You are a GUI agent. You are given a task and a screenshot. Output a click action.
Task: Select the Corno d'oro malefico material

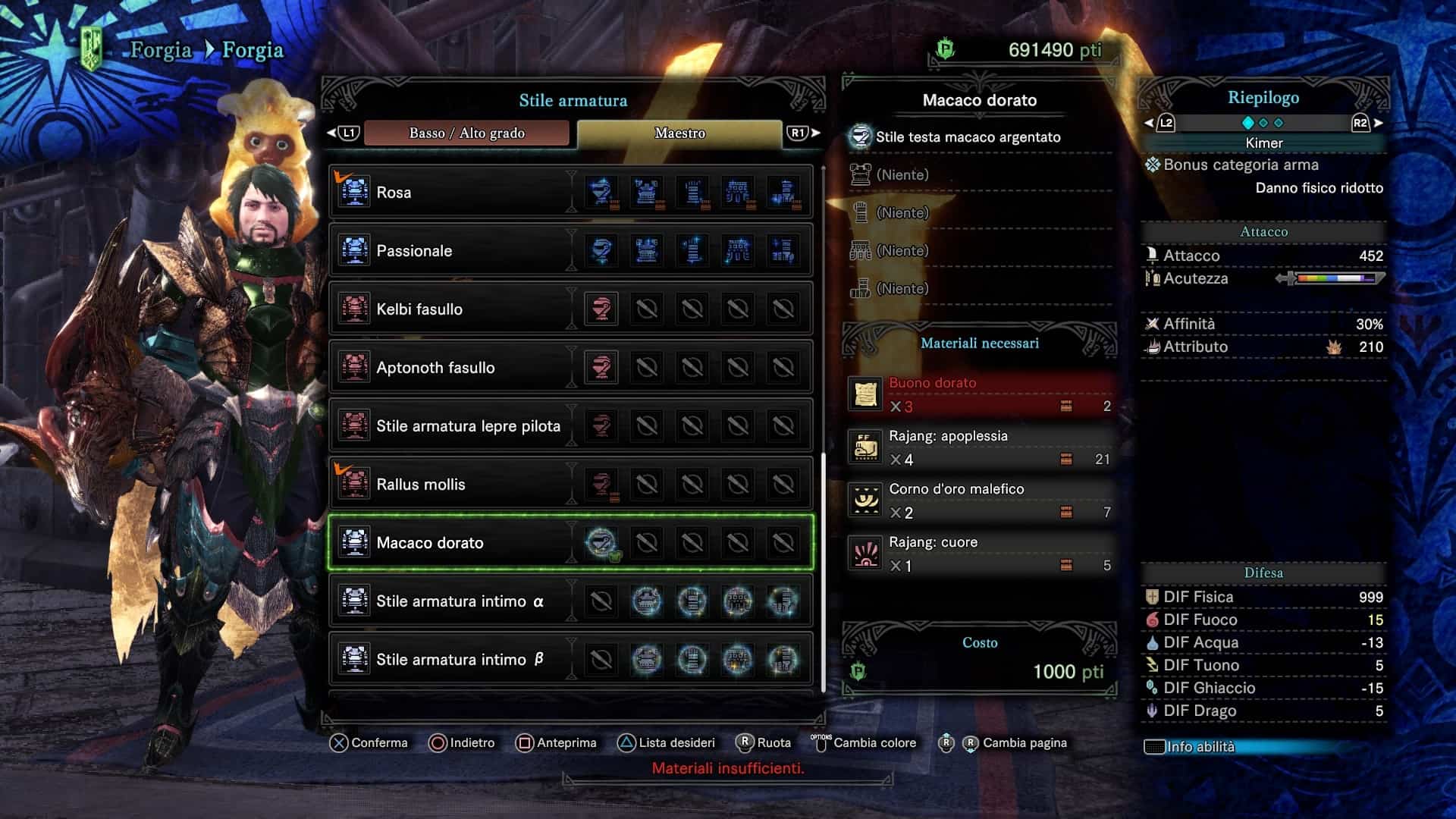[980, 500]
